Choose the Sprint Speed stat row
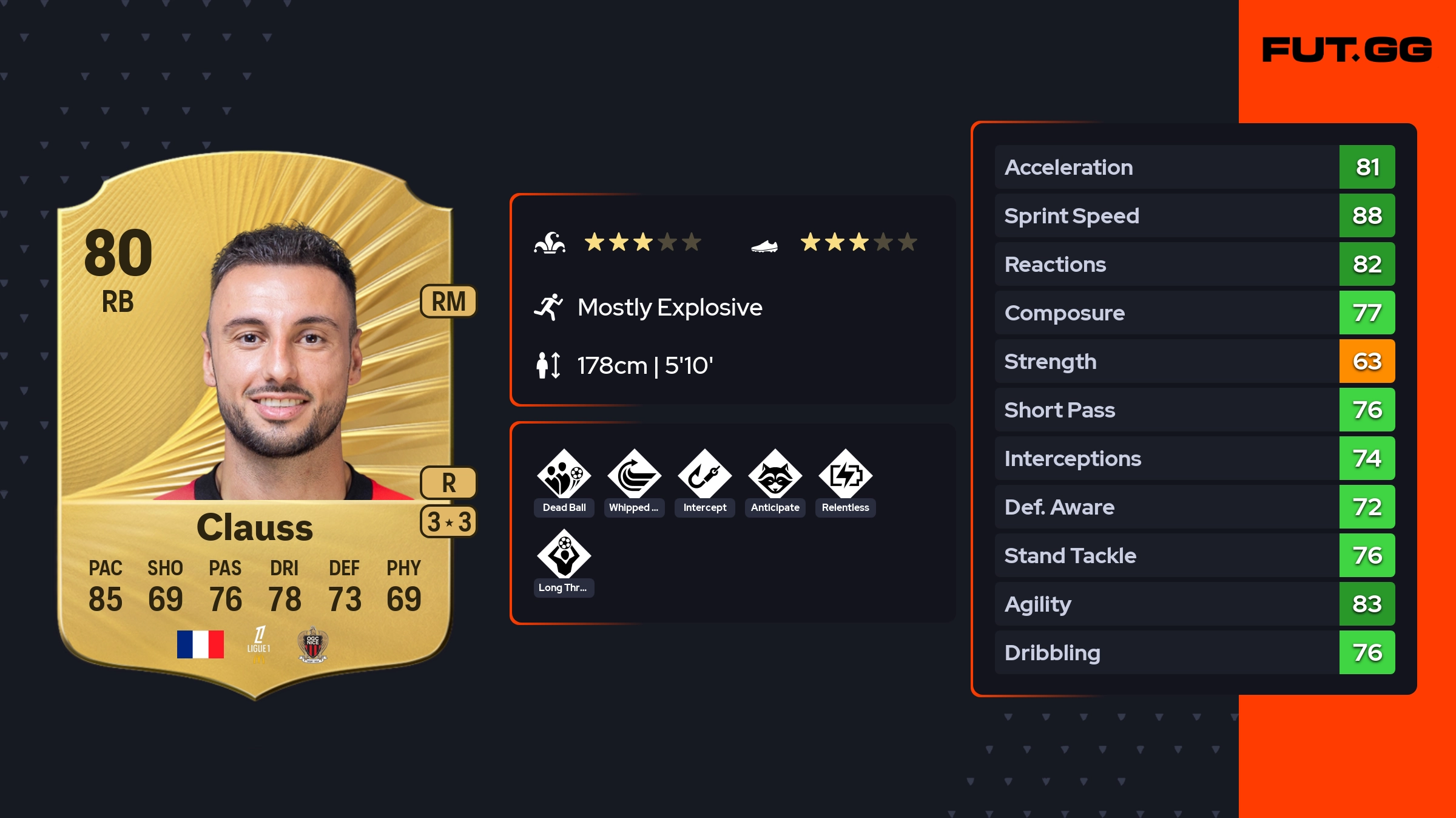This screenshot has height=818, width=1456. (1194, 215)
